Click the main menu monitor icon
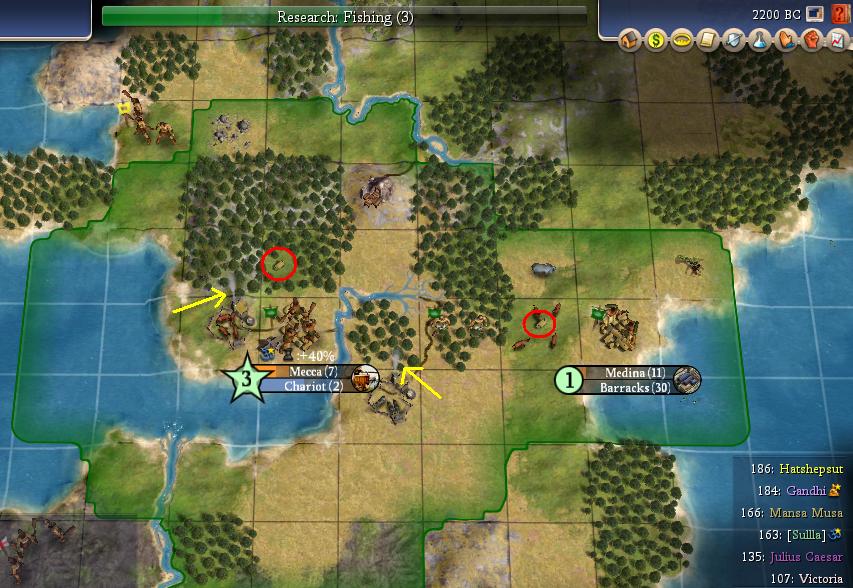Viewport: 853px width, 588px height. (815, 15)
